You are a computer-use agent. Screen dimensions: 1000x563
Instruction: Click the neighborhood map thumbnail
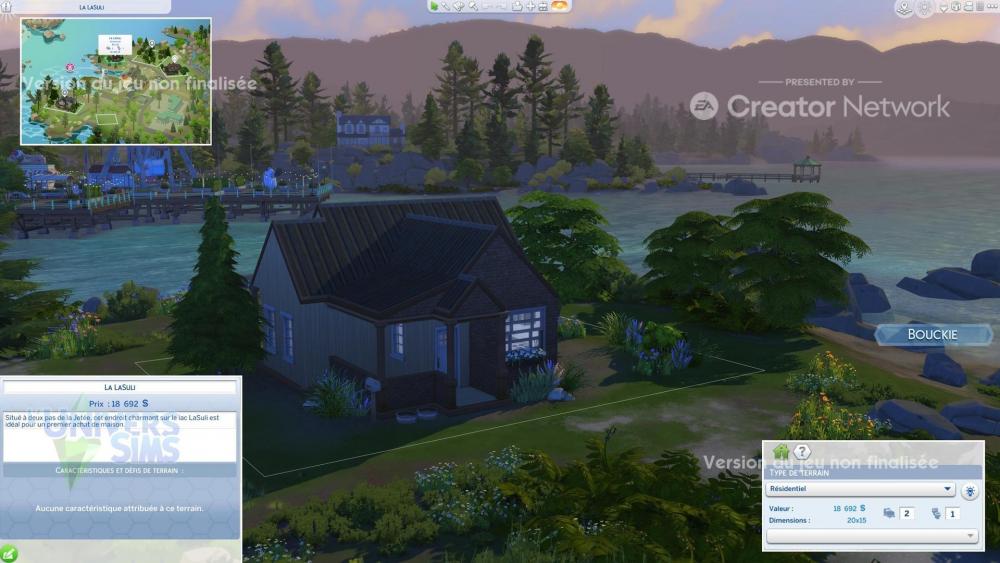116,80
